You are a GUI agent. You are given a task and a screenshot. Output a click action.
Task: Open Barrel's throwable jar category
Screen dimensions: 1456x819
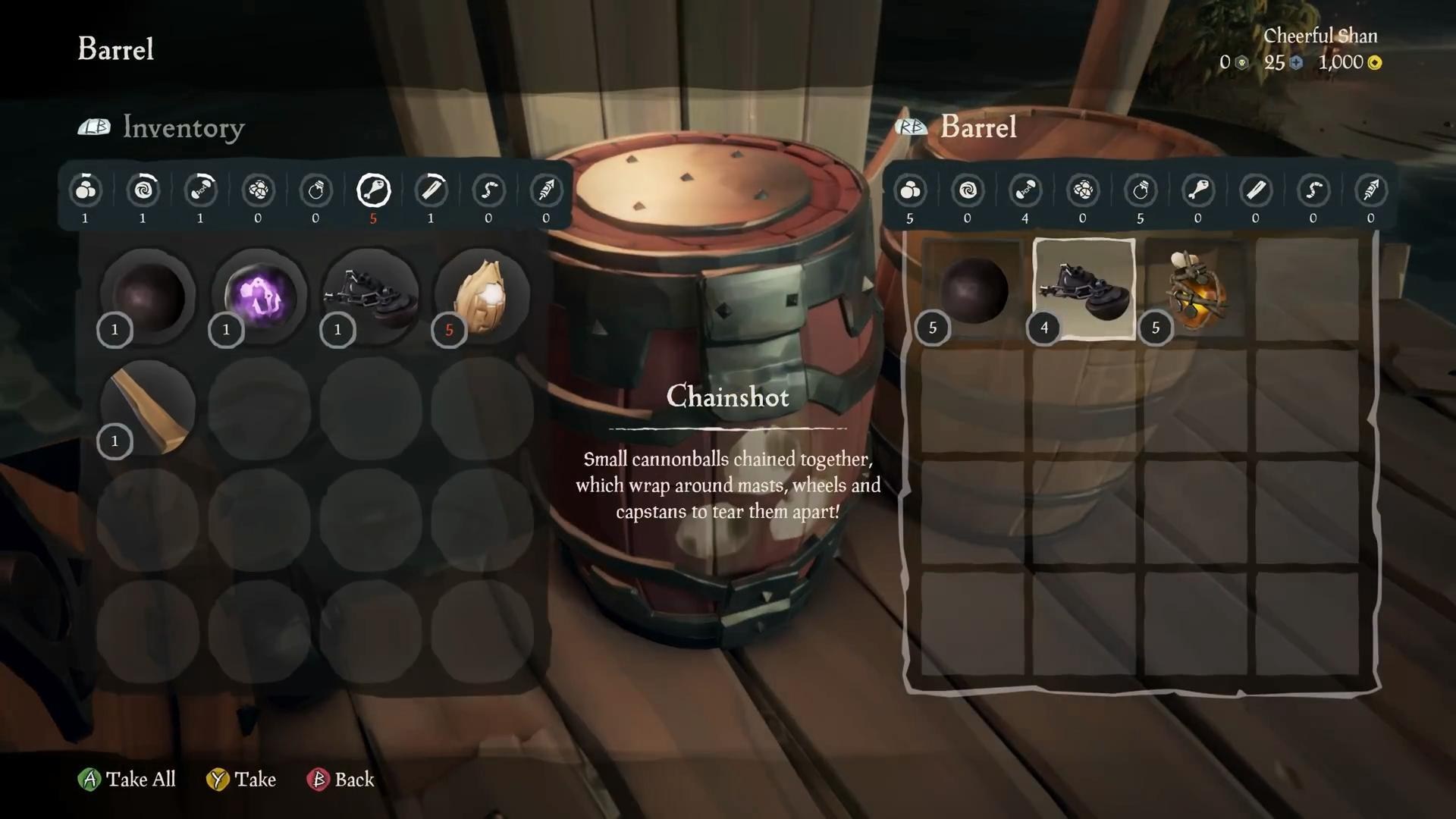point(1141,190)
